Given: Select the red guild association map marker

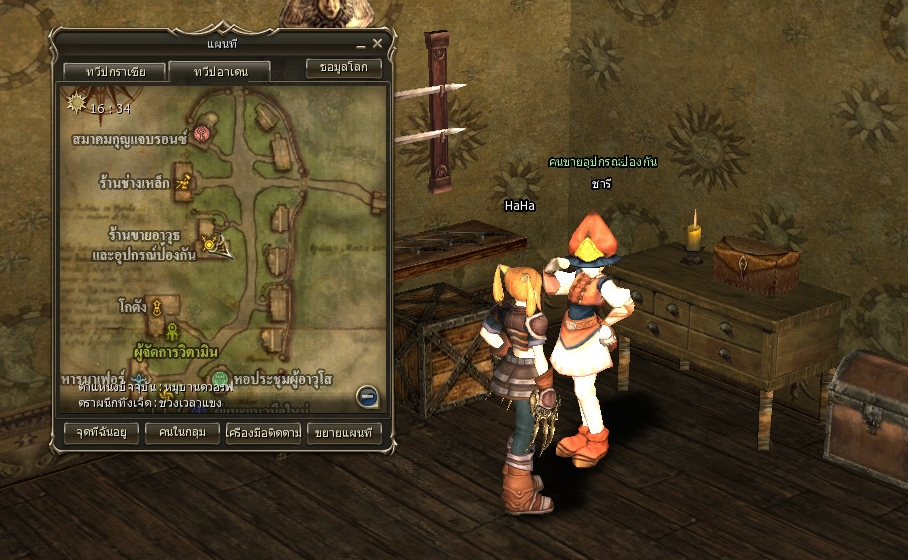Looking at the screenshot, I should pos(202,133).
